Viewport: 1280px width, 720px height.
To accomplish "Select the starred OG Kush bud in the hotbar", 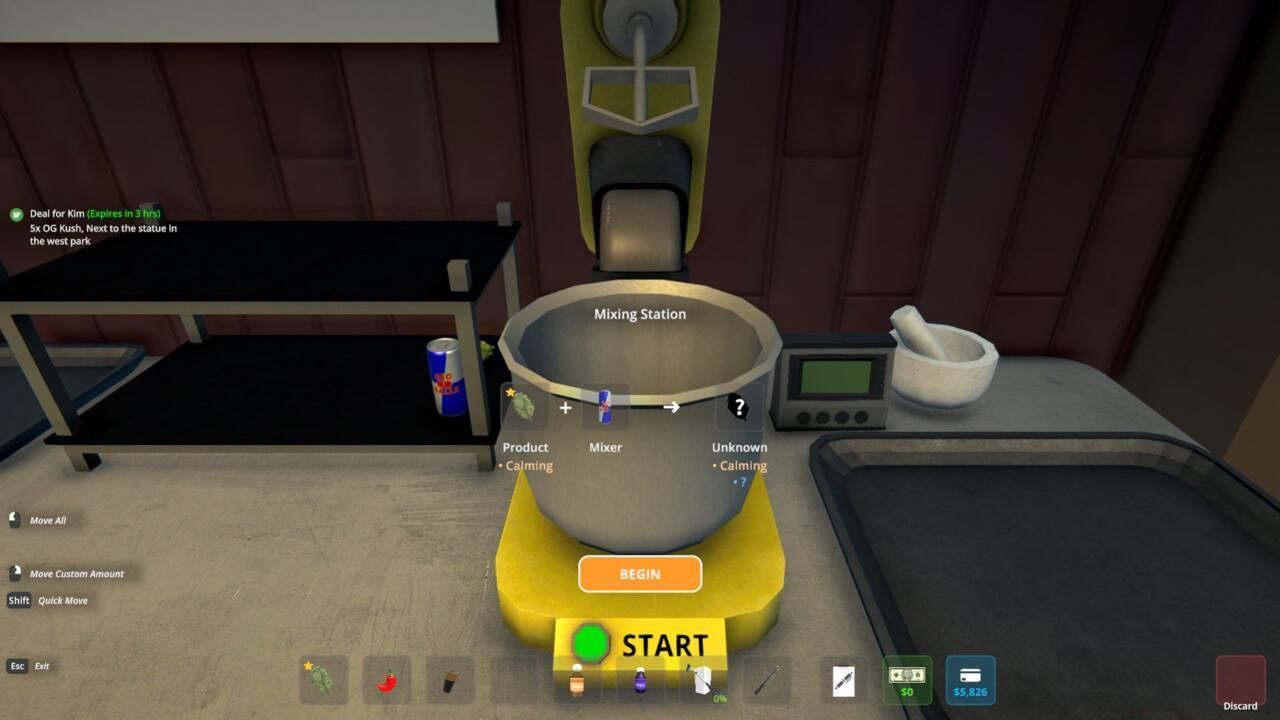I will [x=323, y=680].
